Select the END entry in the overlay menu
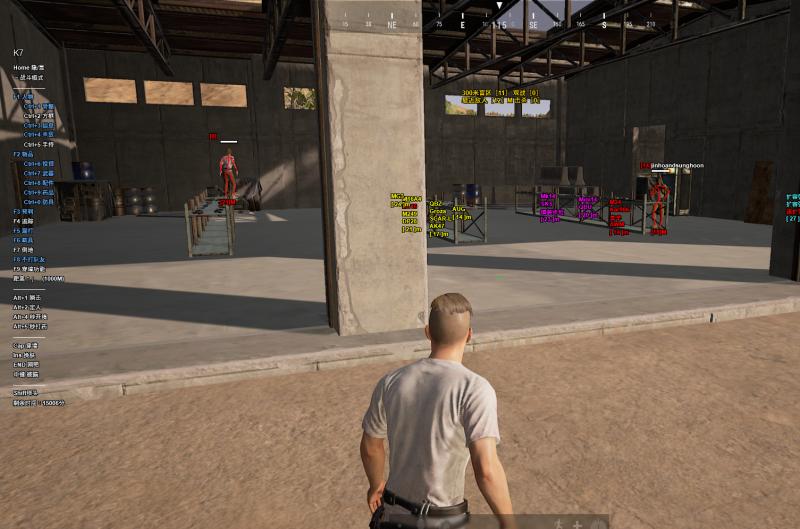This screenshot has width=800, height=529. click(x=26, y=364)
